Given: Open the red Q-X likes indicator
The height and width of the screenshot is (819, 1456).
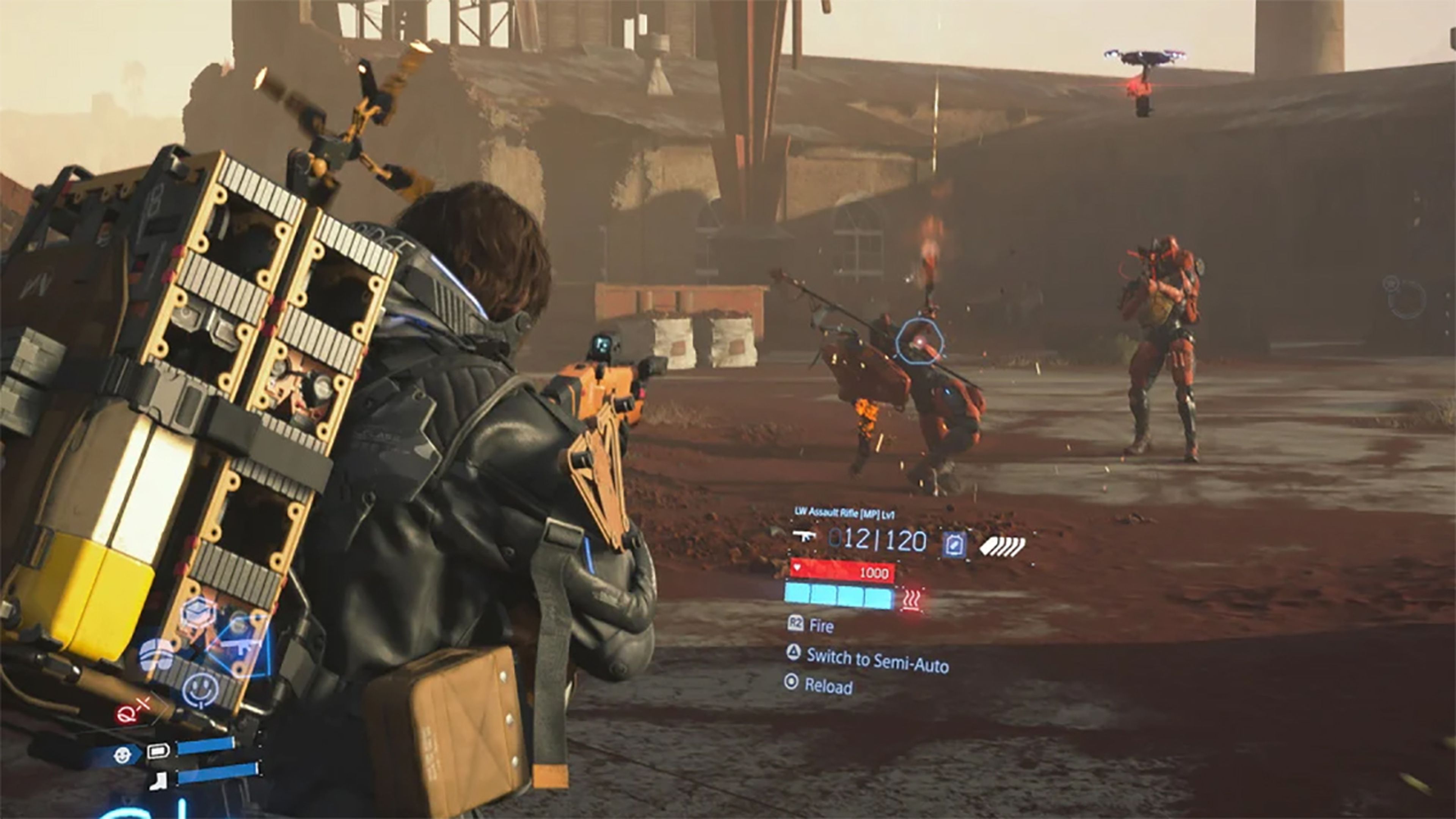Looking at the screenshot, I should [x=133, y=711].
